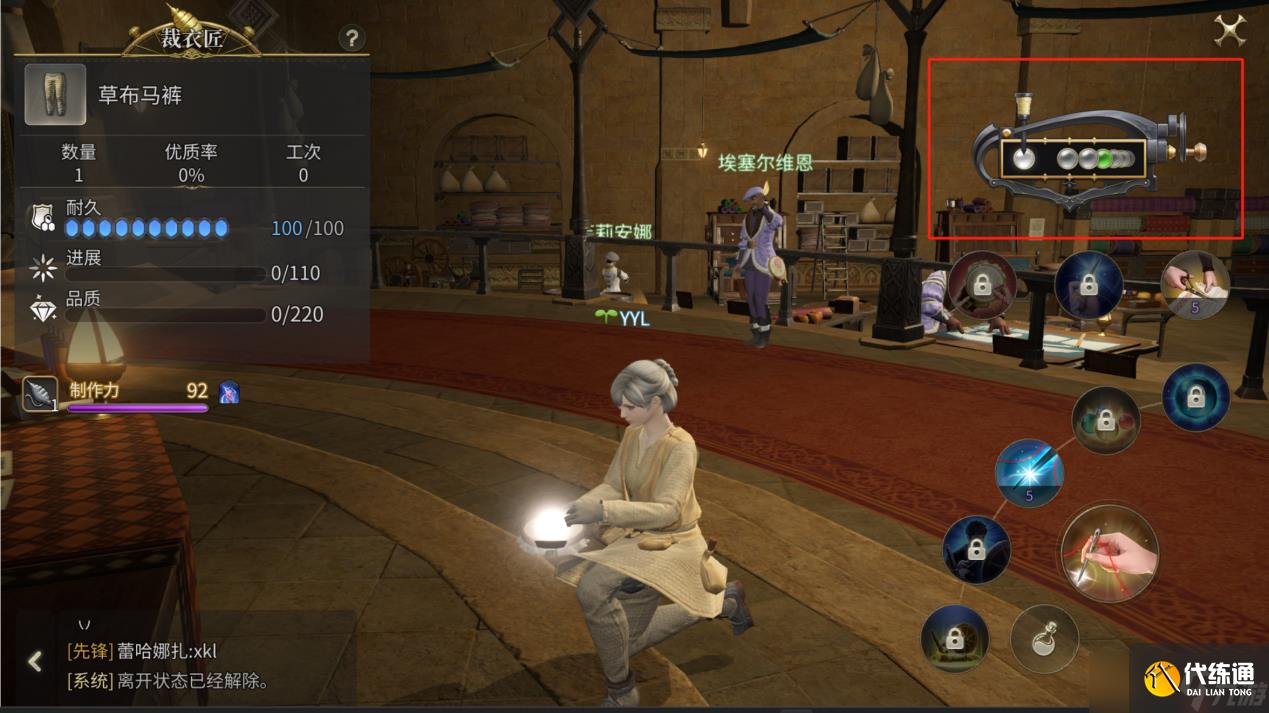This screenshot has height=713, width=1269.
Task: Tap the locked blue ring skill
Action: click(x=1195, y=397)
